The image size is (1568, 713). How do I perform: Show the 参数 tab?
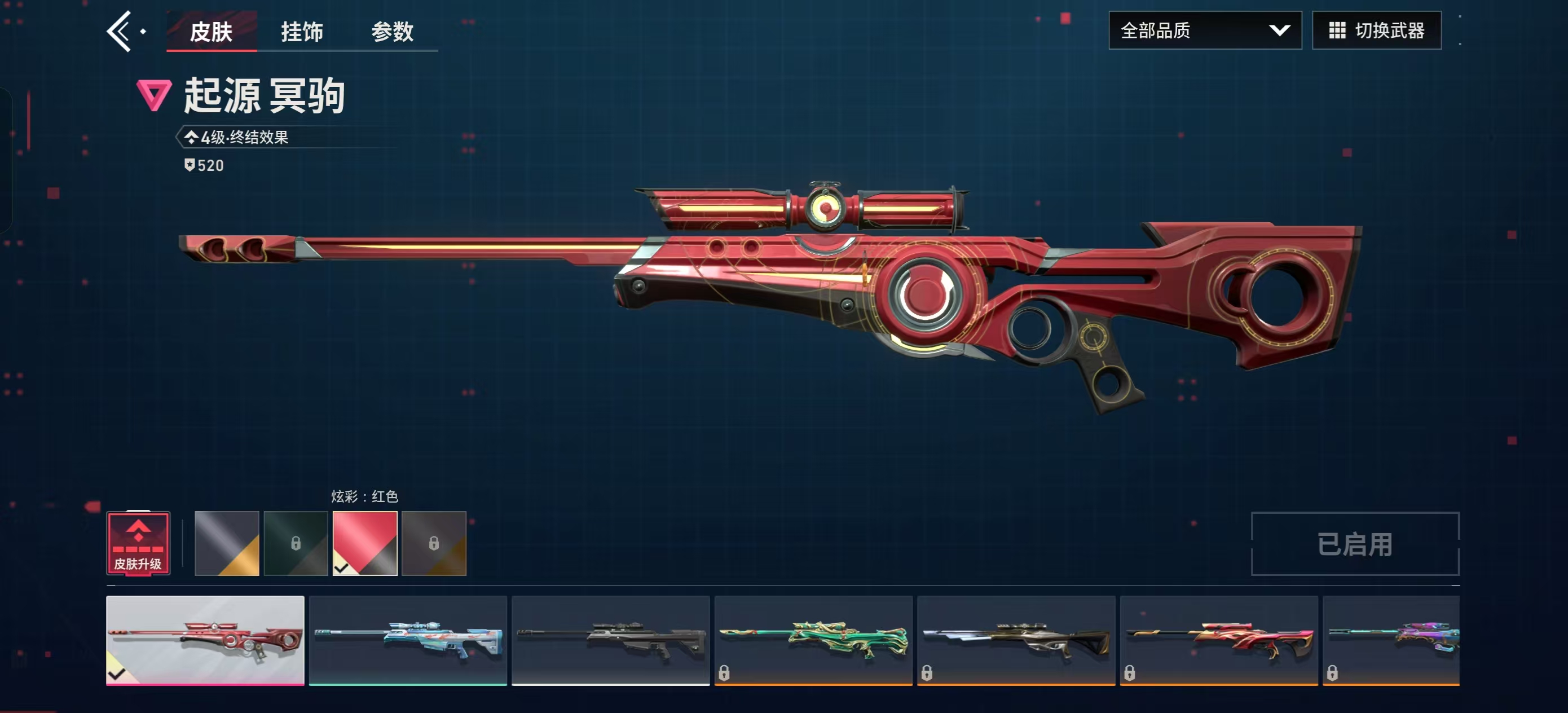tap(392, 32)
